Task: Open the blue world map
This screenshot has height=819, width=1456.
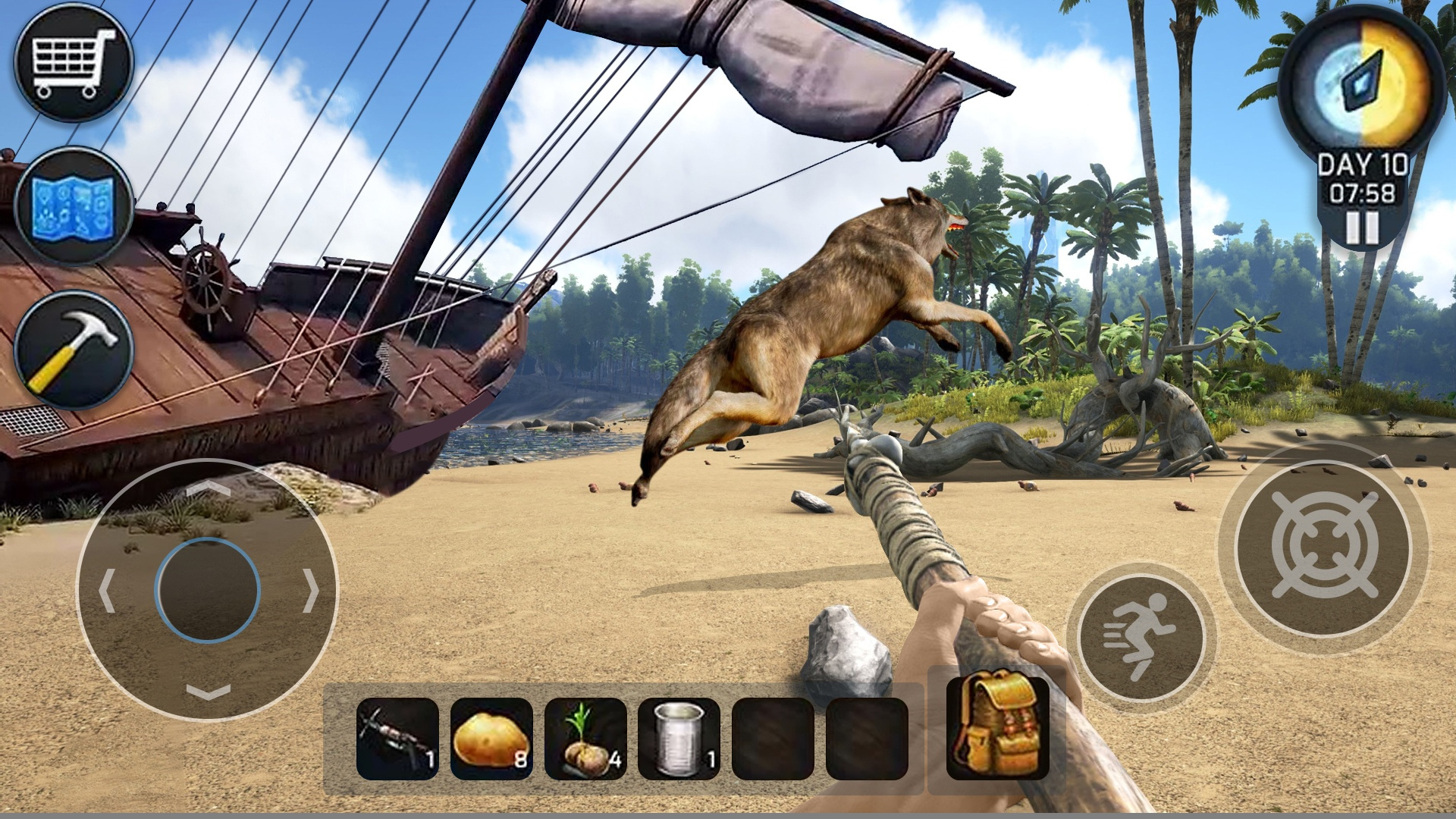Action: 74,206
